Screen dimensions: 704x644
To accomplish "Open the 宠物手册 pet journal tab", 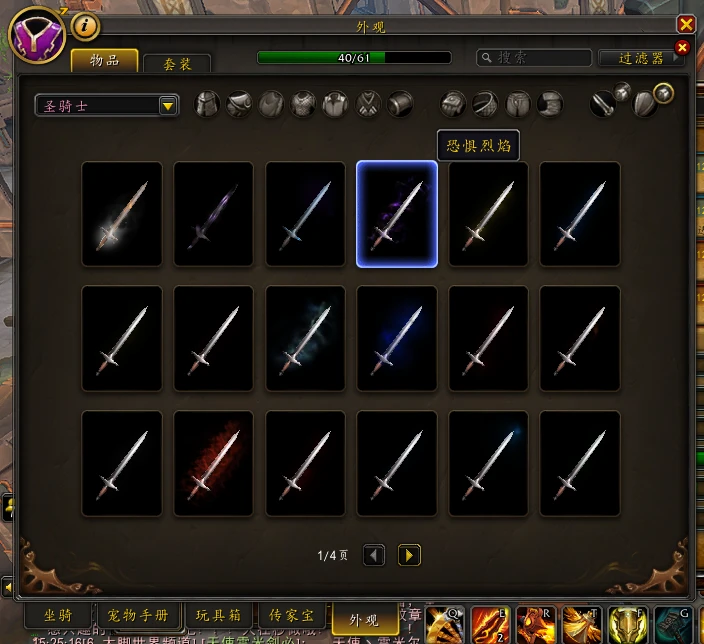I will 138,614.
